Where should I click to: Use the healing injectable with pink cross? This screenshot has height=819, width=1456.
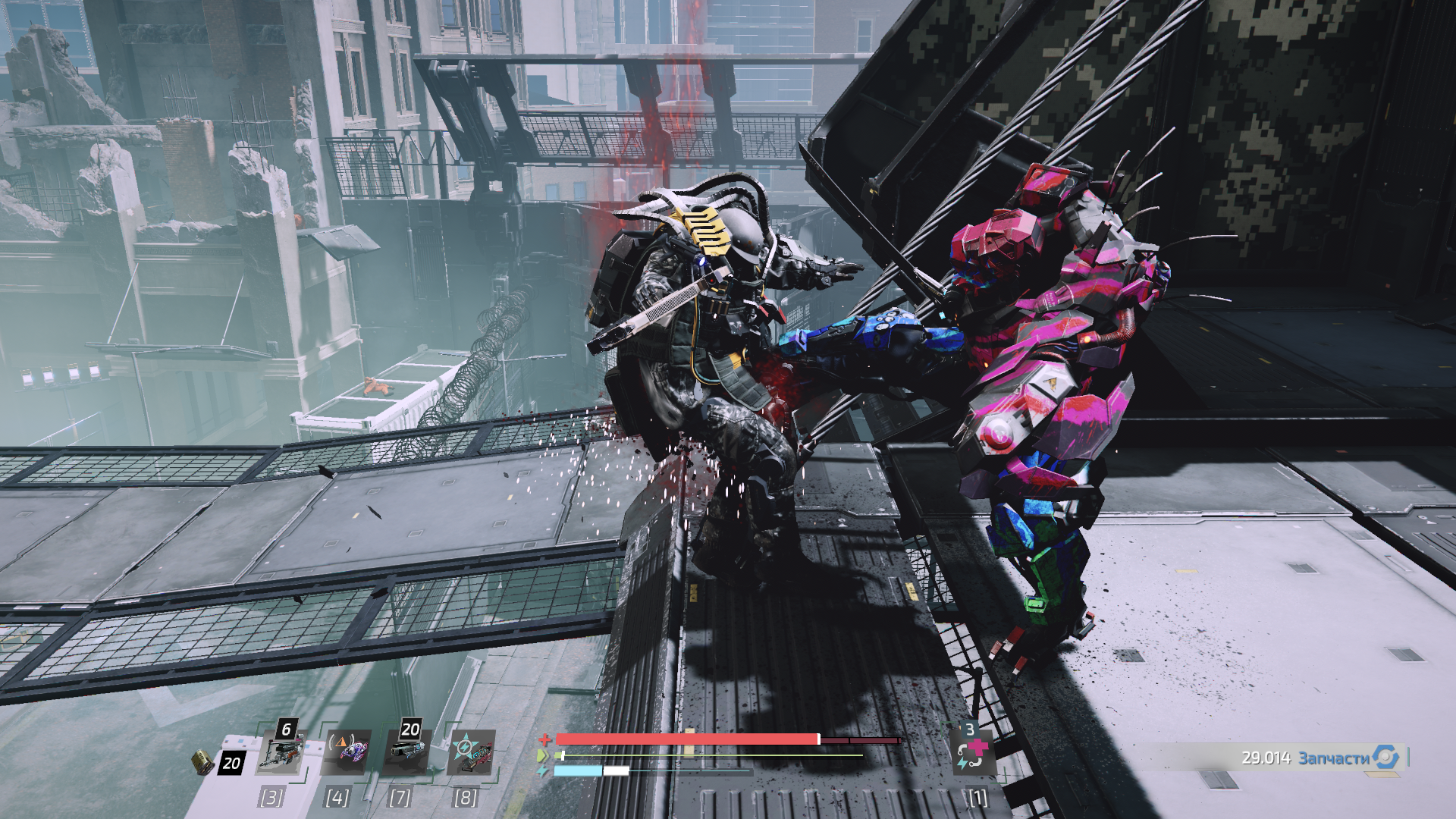pyautogui.click(x=972, y=752)
